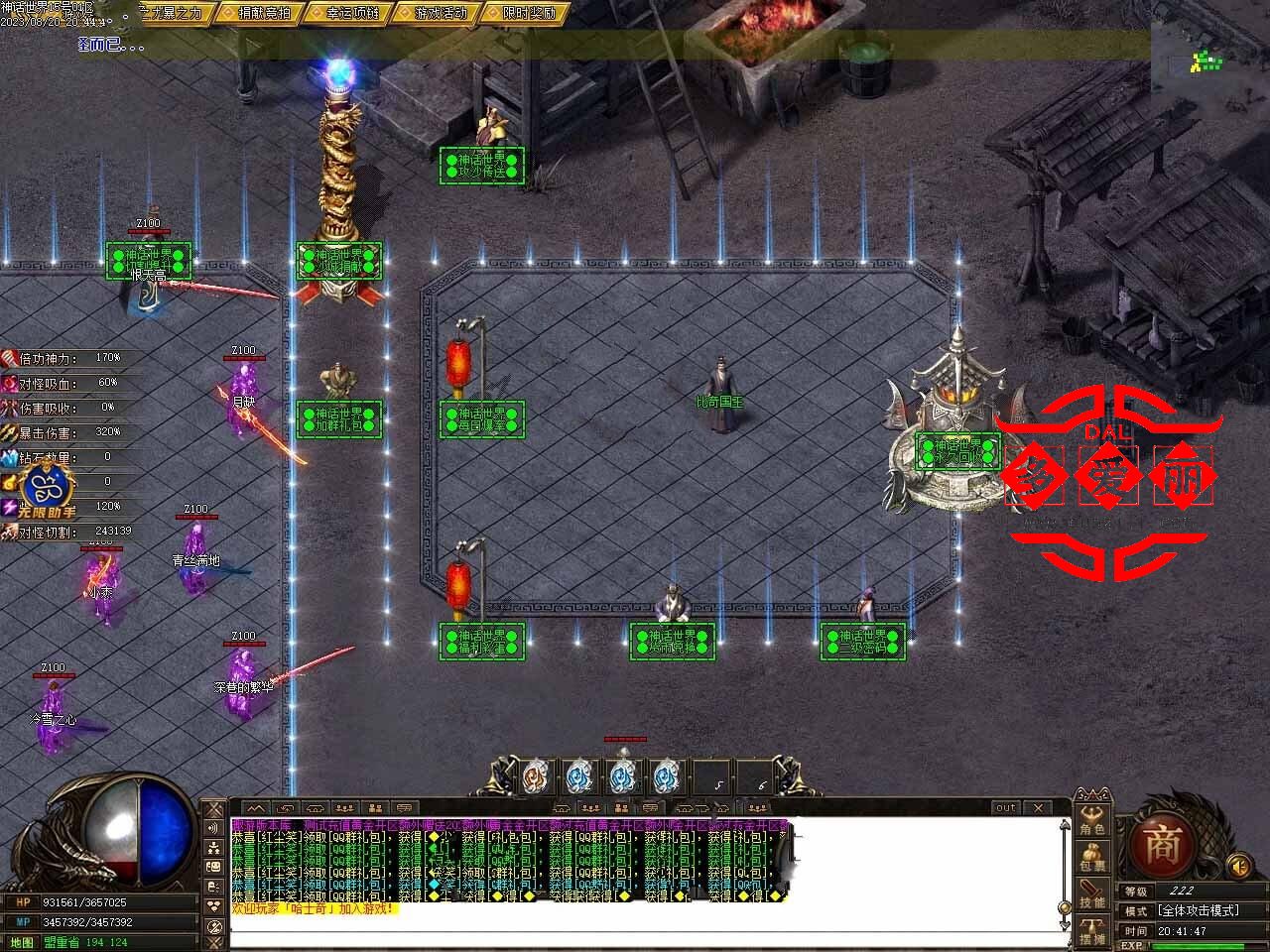The width and height of the screenshot is (1270, 952).
Task: Select the first hotbar skill slot
Action: click(534, 776)
